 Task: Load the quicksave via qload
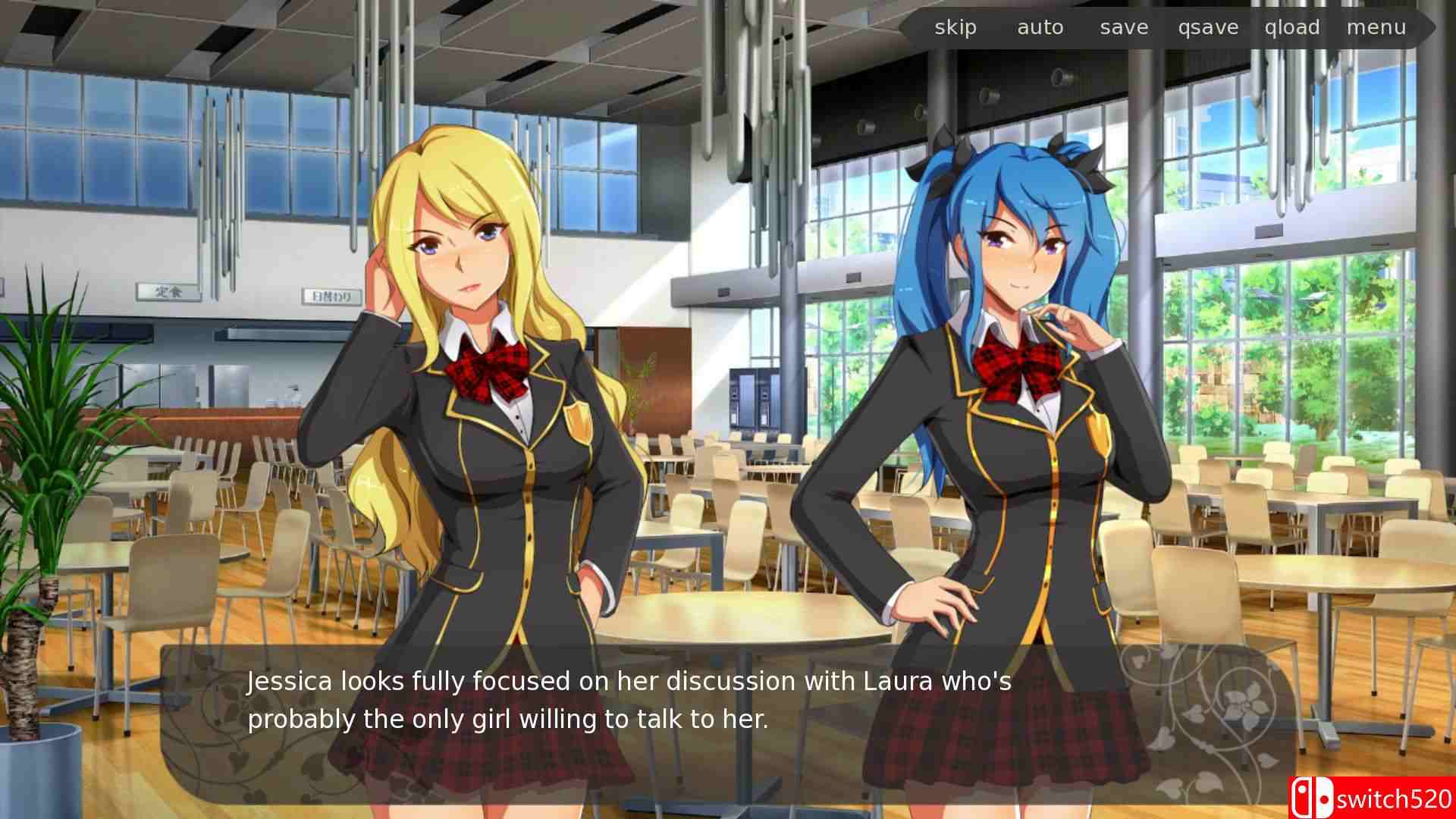click(x=1292, y=27)
